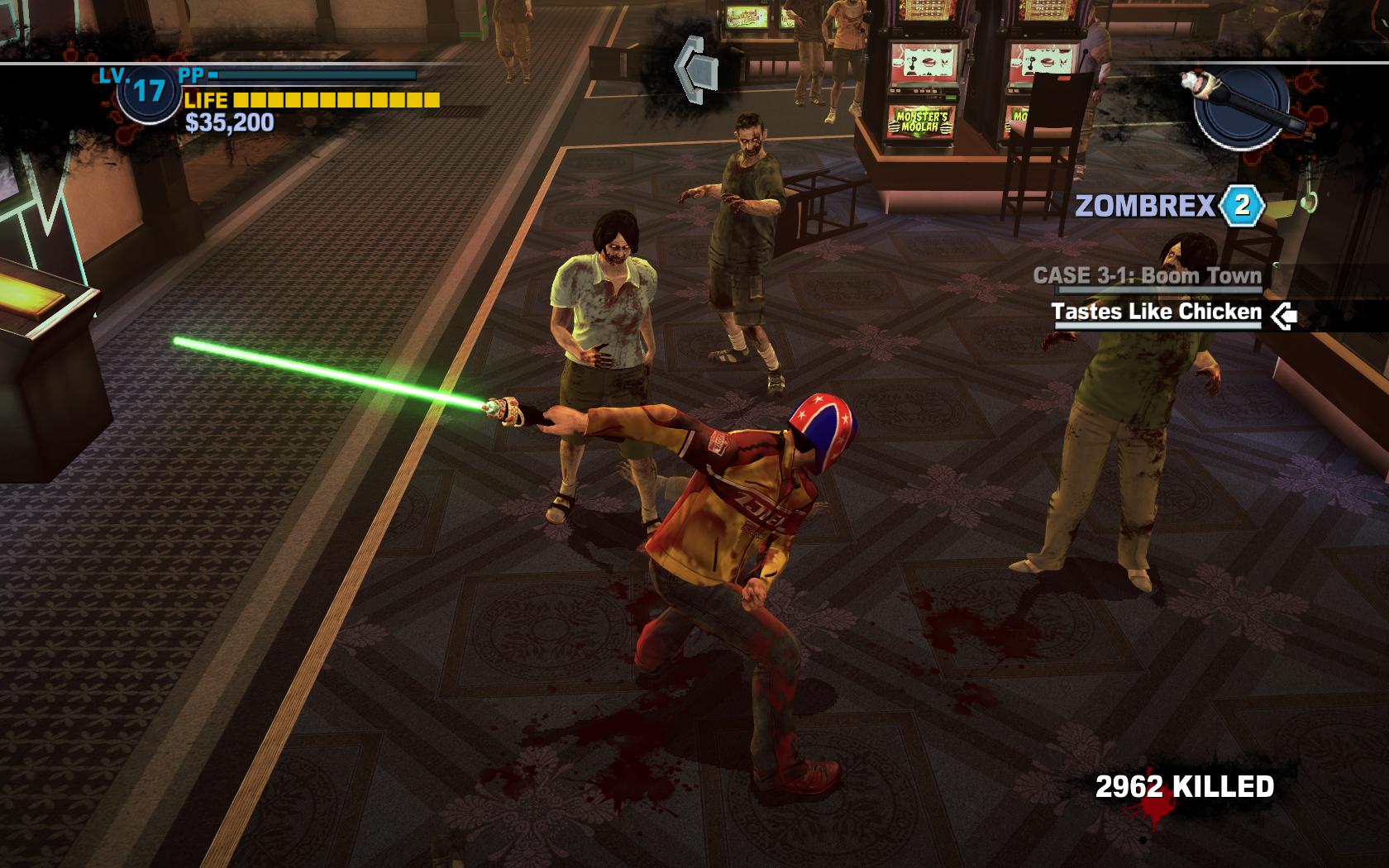
Task: Open the Zombrex counter badge
Action: click(x=1241, y=205)
